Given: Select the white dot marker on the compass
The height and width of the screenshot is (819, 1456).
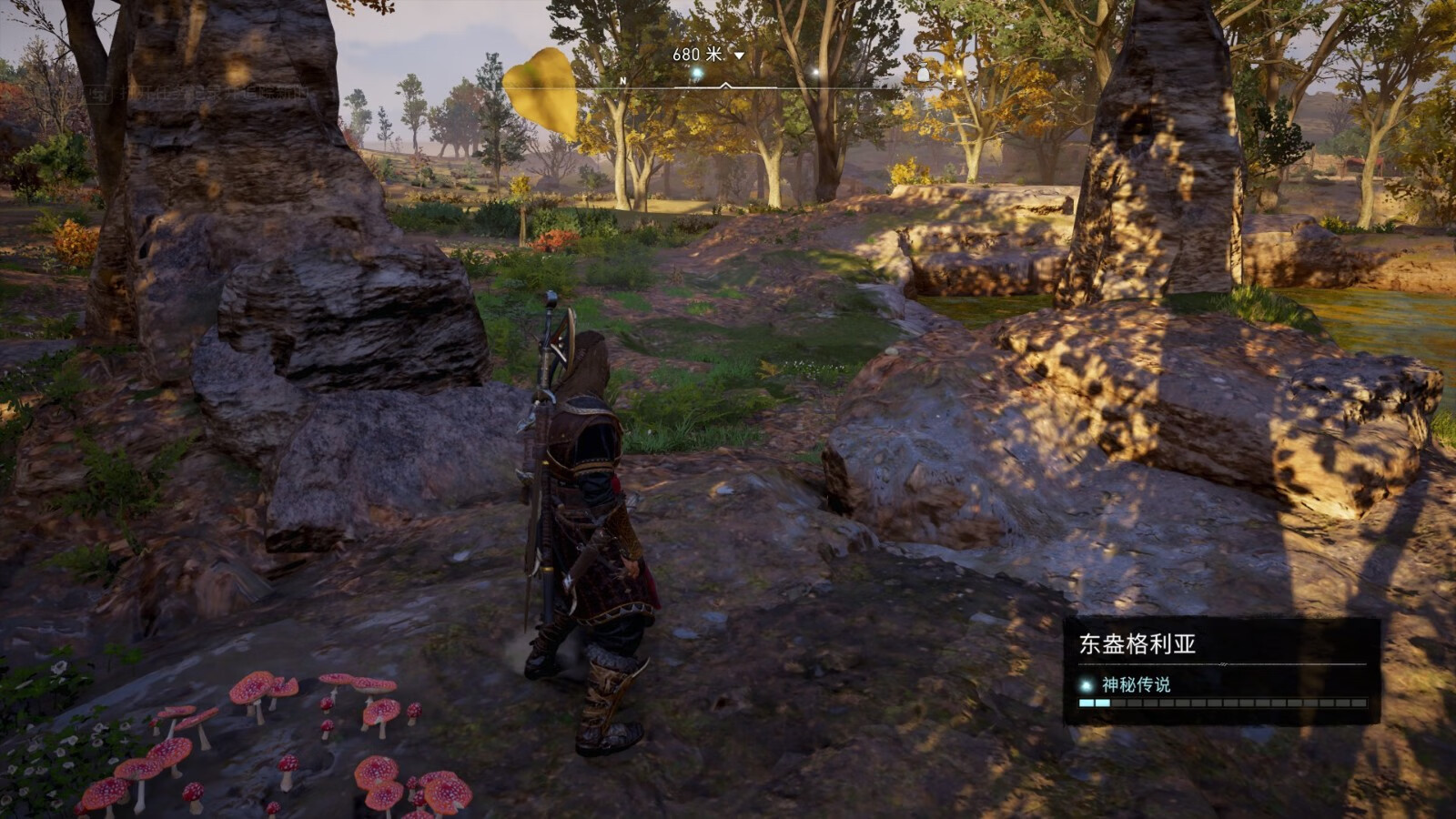Looking at the screenshot, I should tap(816, 72).
